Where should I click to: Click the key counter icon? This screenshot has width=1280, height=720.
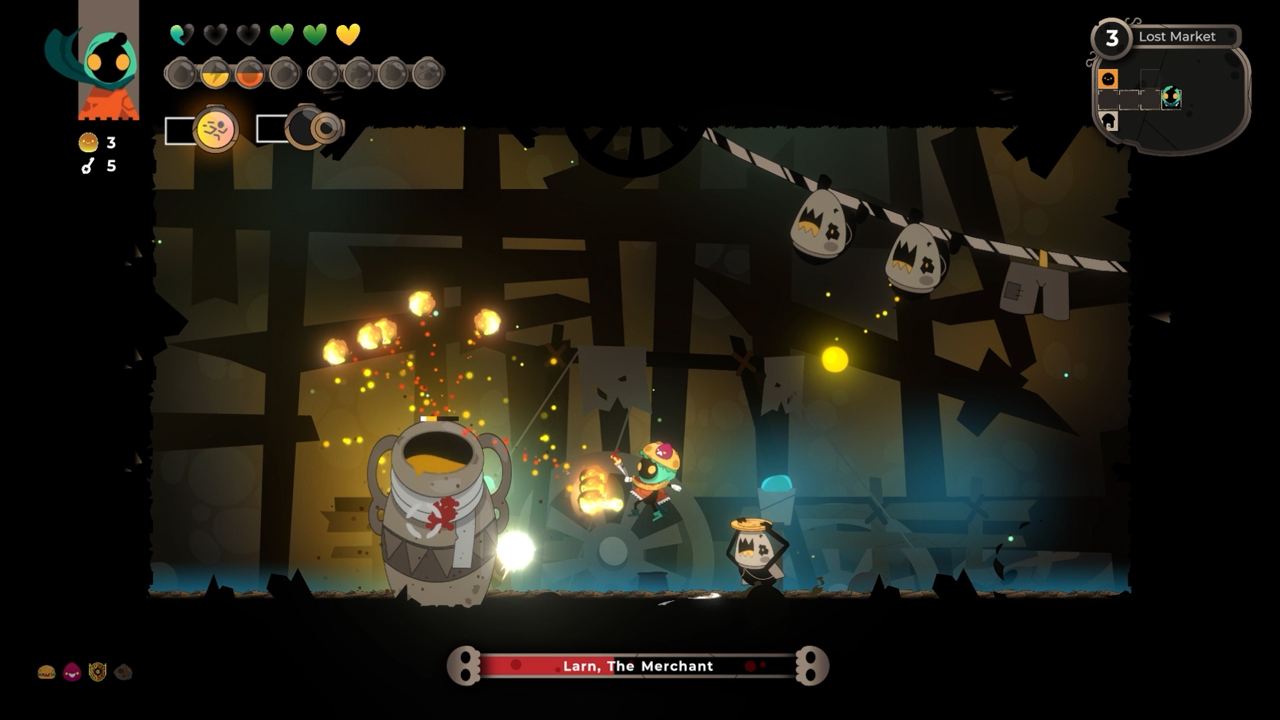coord(88,166)
